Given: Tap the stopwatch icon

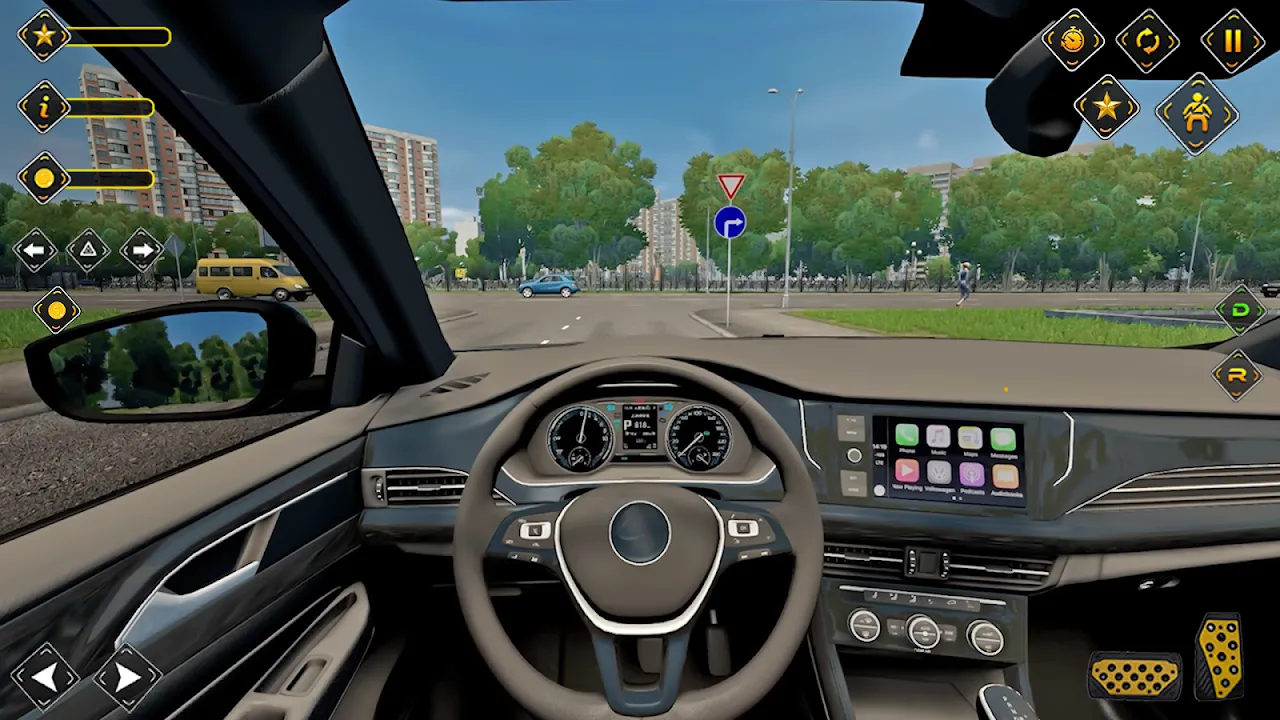Looking at the screenshot, I should click(x=1072, y=41).
